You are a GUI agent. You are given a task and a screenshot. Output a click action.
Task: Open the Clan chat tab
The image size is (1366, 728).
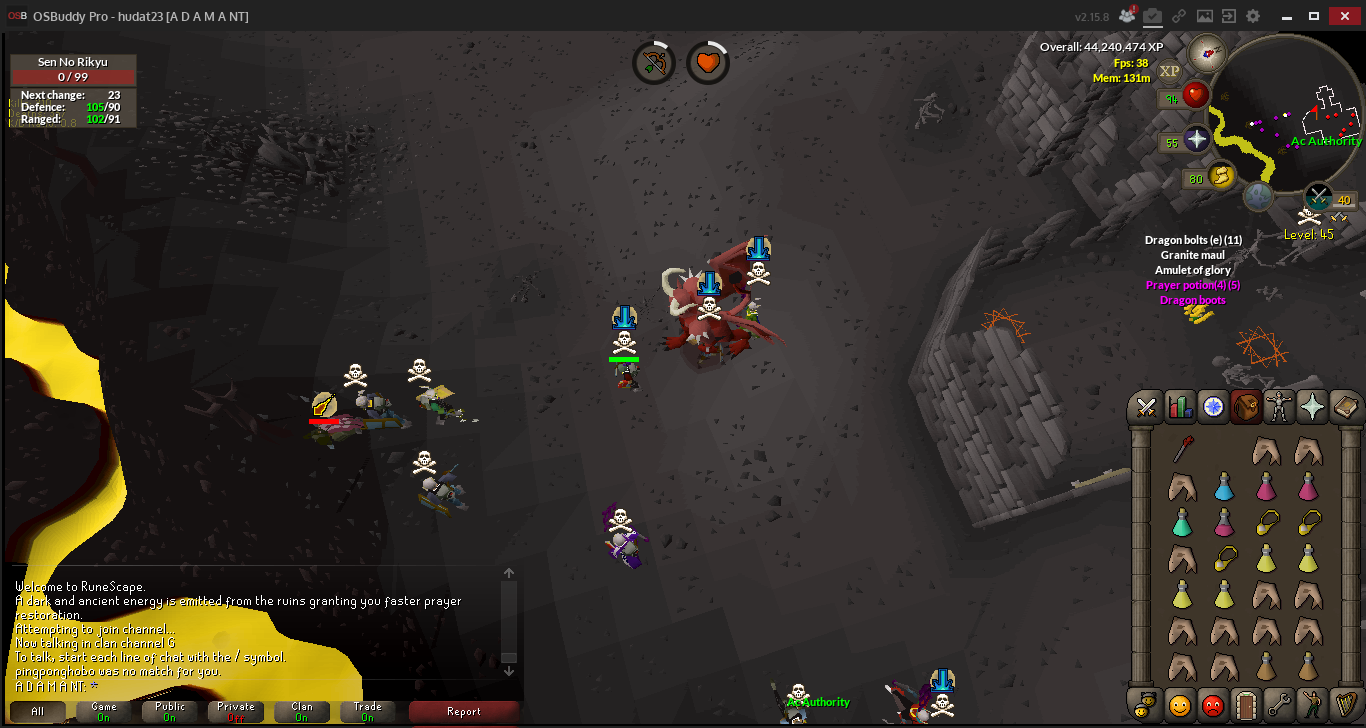coord(302,711)
